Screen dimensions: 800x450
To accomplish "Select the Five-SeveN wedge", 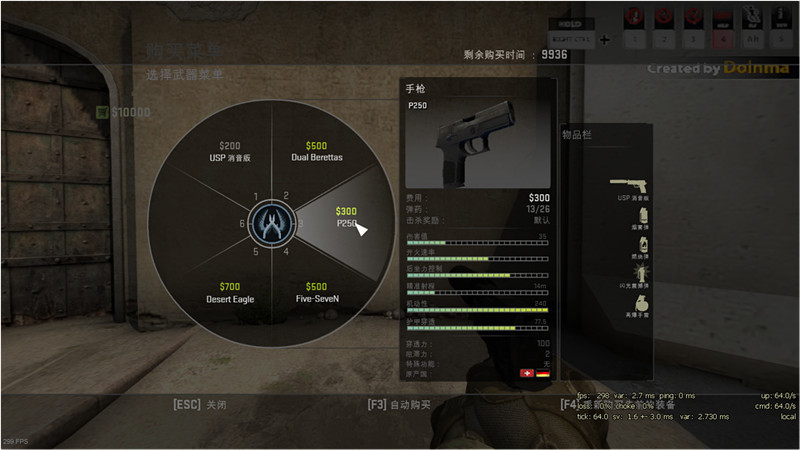I will pyautogui.click(x=316, y=291).
